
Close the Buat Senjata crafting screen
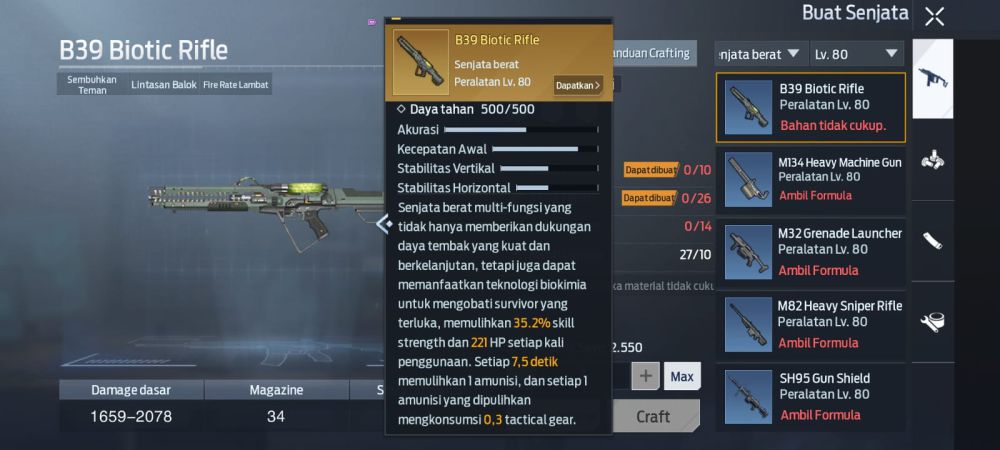tap(934, 16)
